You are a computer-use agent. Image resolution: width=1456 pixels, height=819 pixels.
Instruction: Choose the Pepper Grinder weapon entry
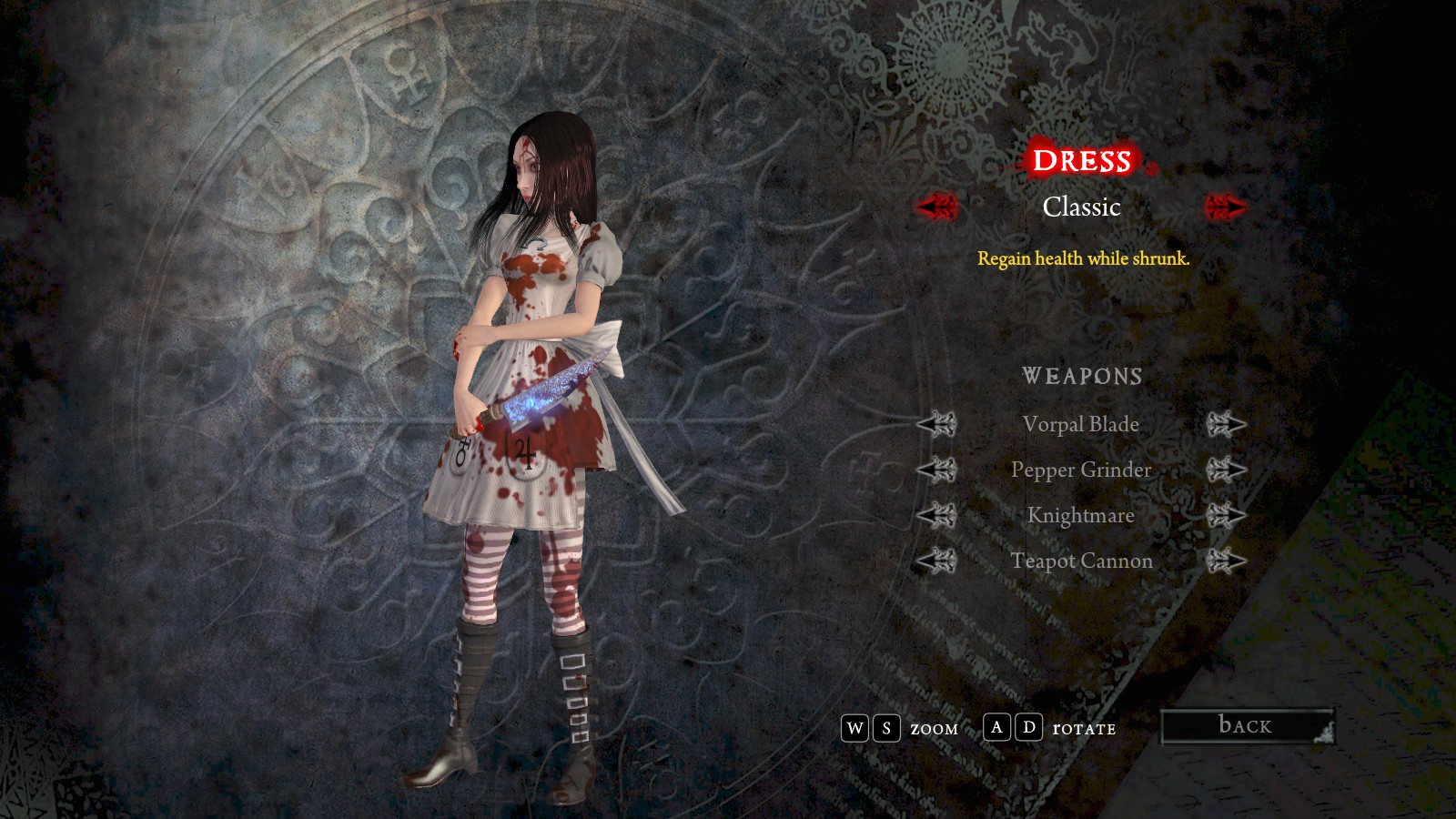click(x=1080, y=470)
